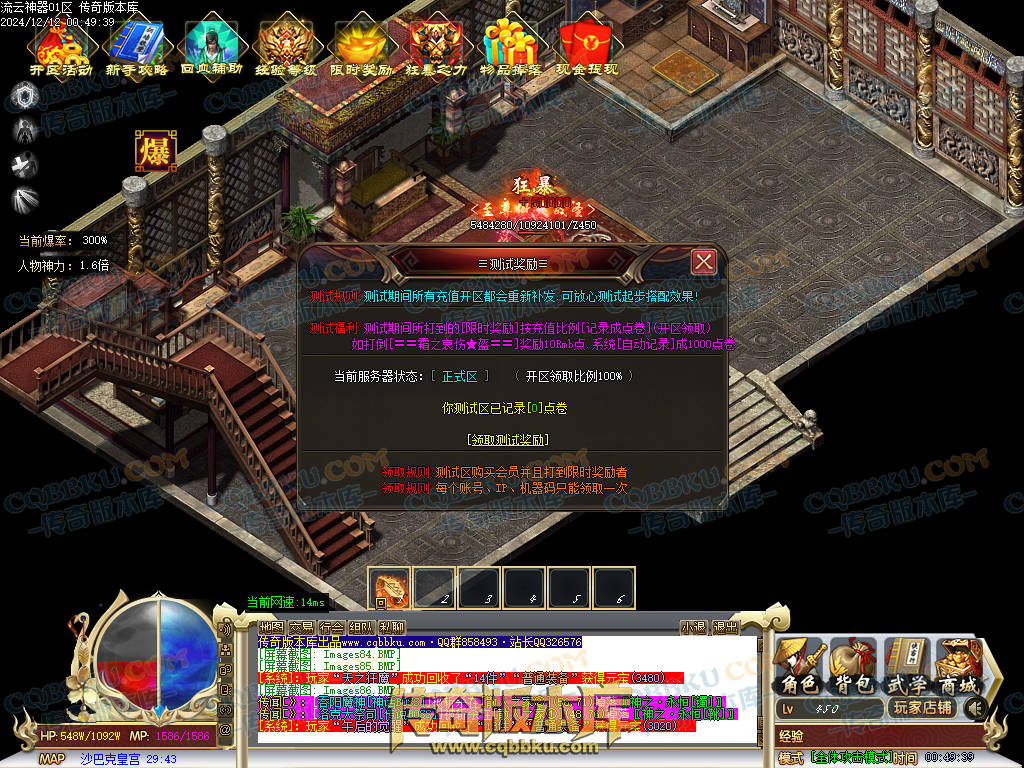
Task: Open the 现金提现 red envelope icon
Action: pyautogui.click(x=586, y=50)
